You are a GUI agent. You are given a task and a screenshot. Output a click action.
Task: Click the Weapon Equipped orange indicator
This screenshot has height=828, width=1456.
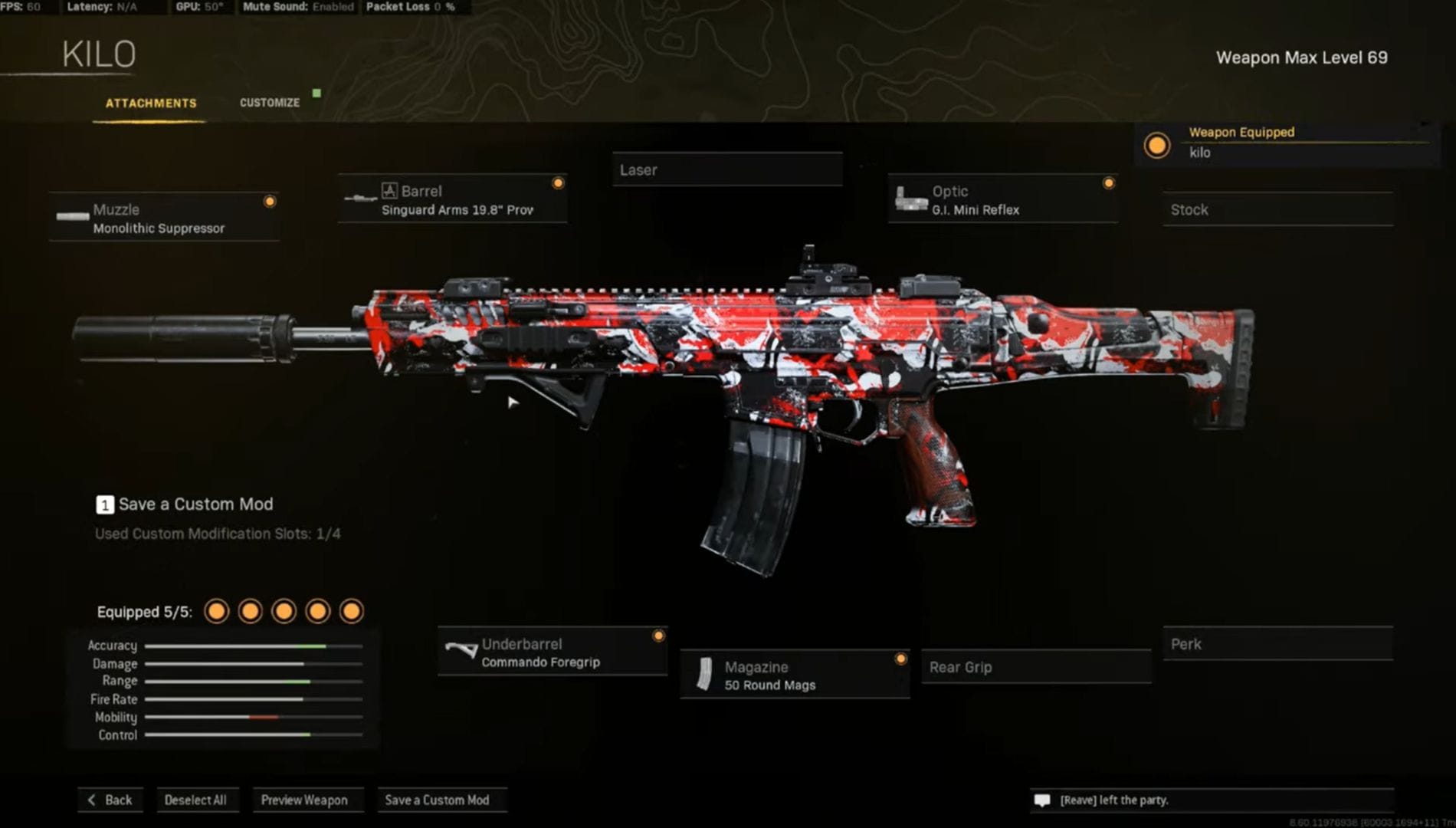point(1156,146)
